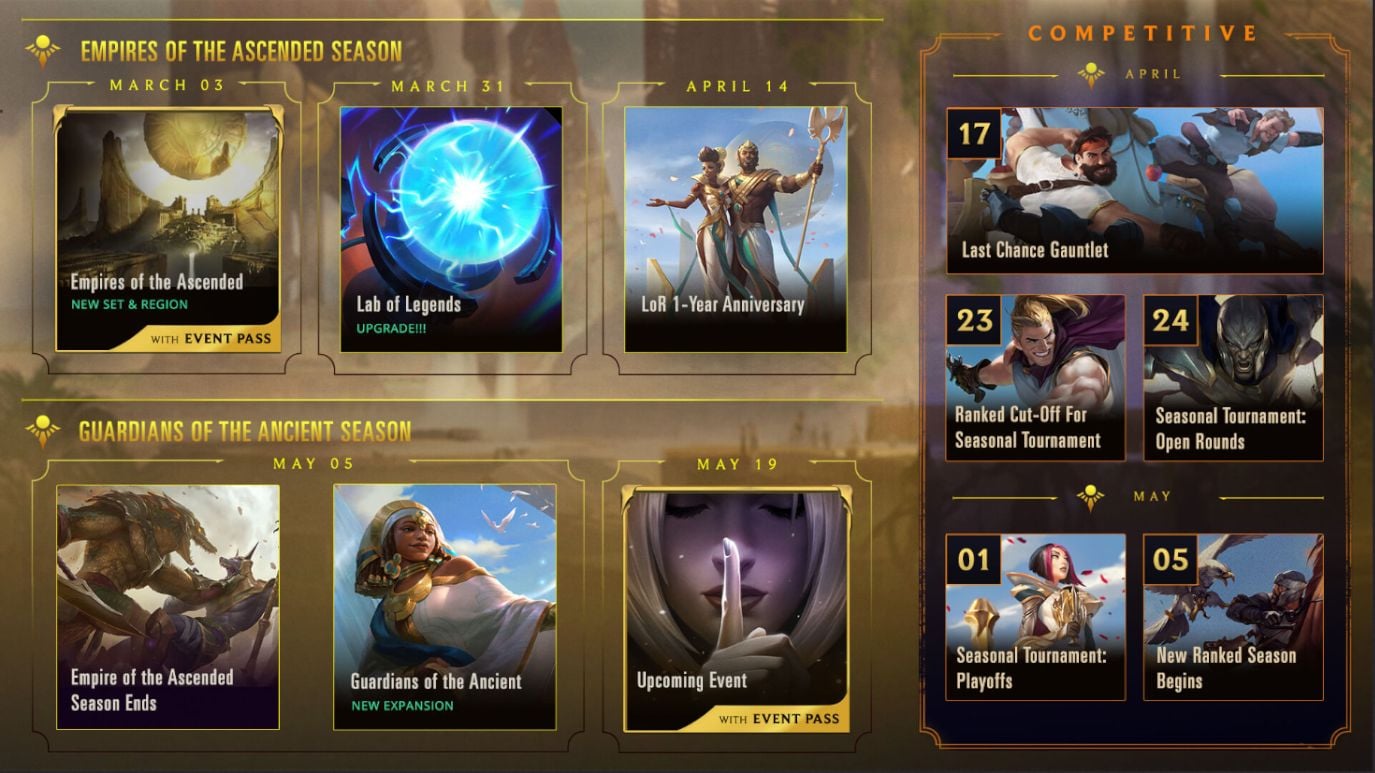The image size is (1375, 773).
Task: Select the Upcoming Event tile
Action: pos(735,608)
